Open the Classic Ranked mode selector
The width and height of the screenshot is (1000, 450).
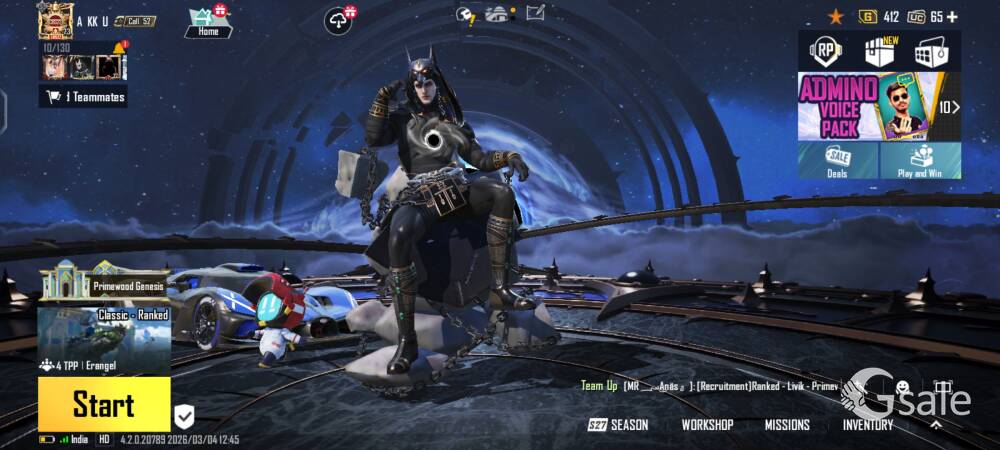point(104,340)
